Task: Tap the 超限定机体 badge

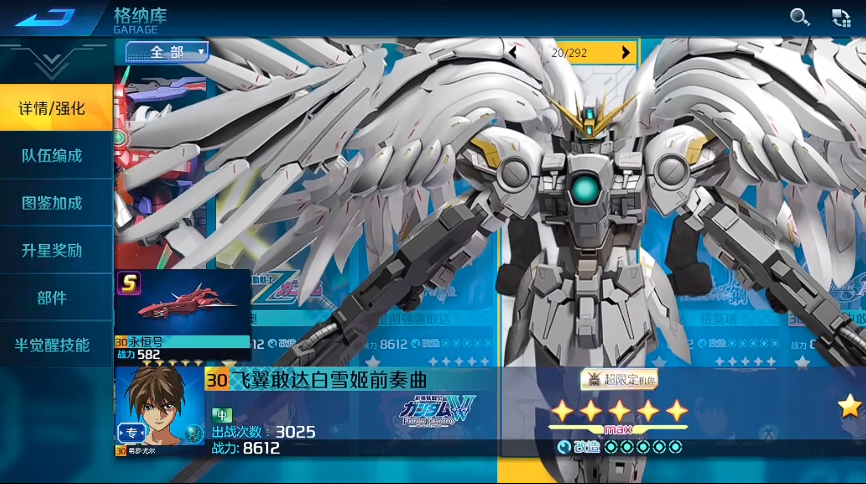Action: click(x=618, y=379)
